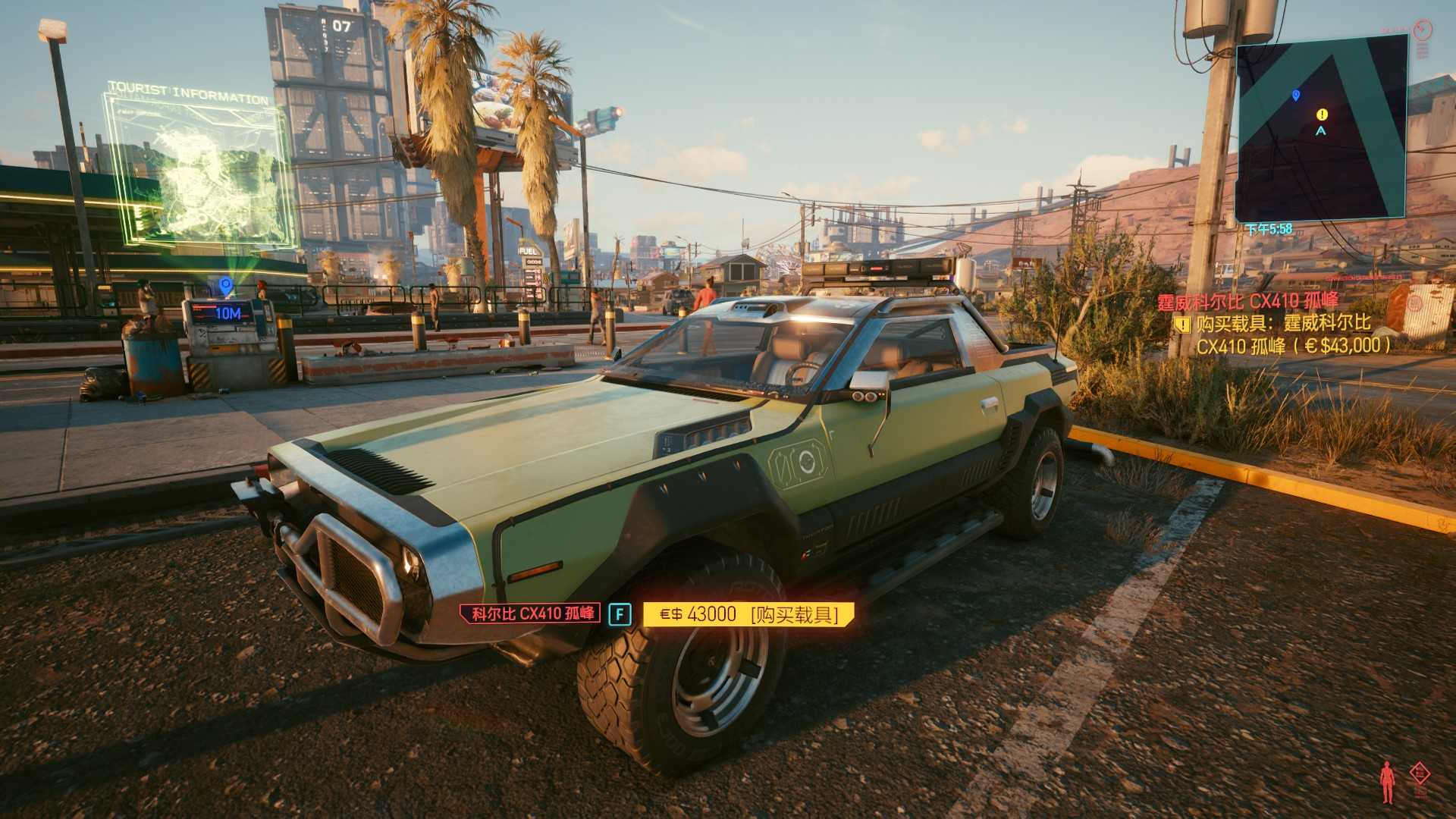The image size is (1456, 819).
Task: Select the yellow quest marker on the minimap
Action: (1322, 115)
